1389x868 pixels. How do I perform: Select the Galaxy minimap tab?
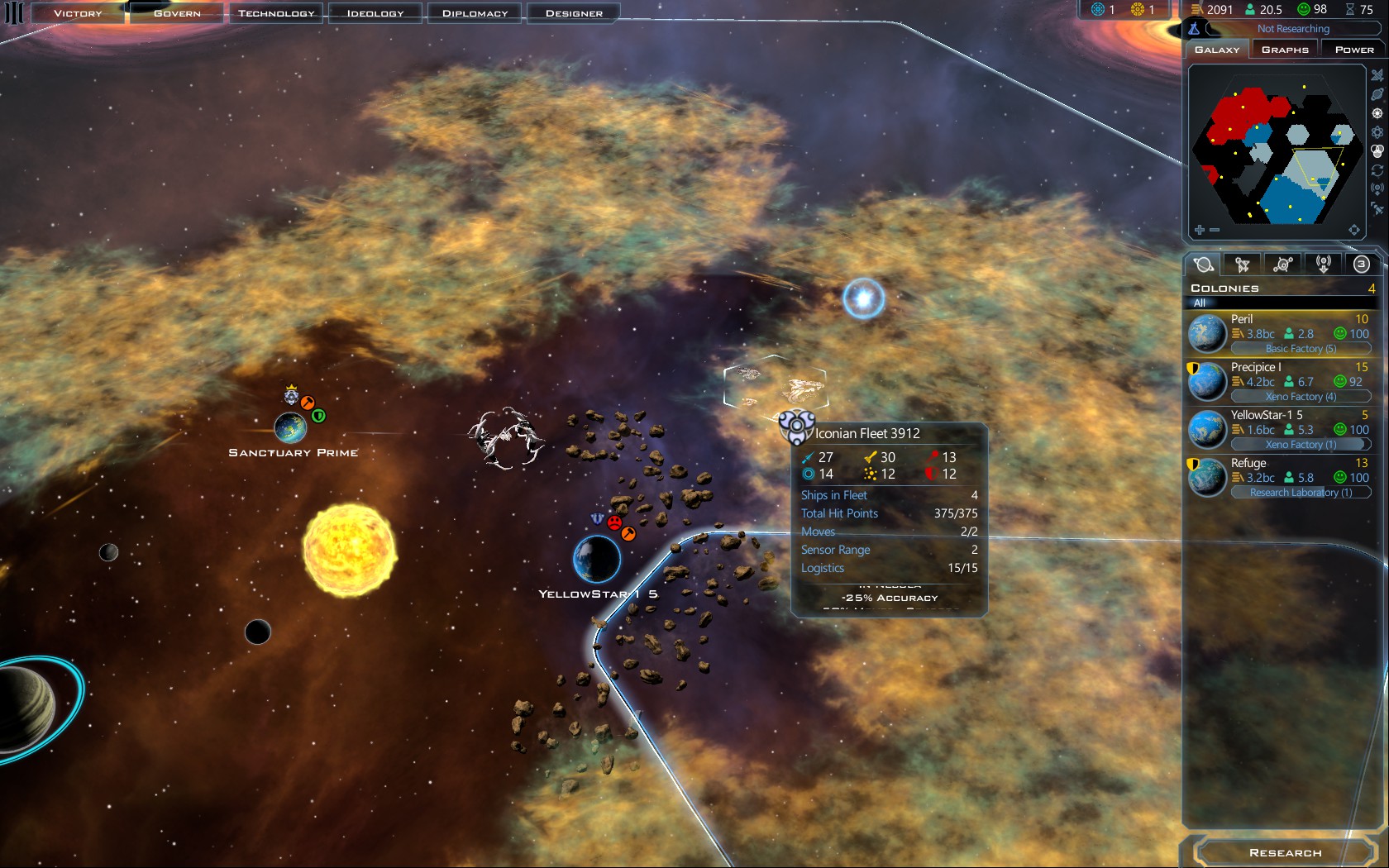[x=1217, y=50]
